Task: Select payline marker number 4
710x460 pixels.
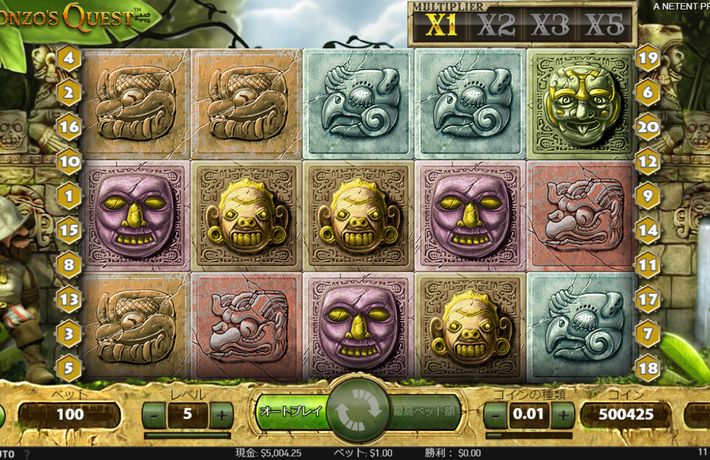Action: [x=70, y=58]
